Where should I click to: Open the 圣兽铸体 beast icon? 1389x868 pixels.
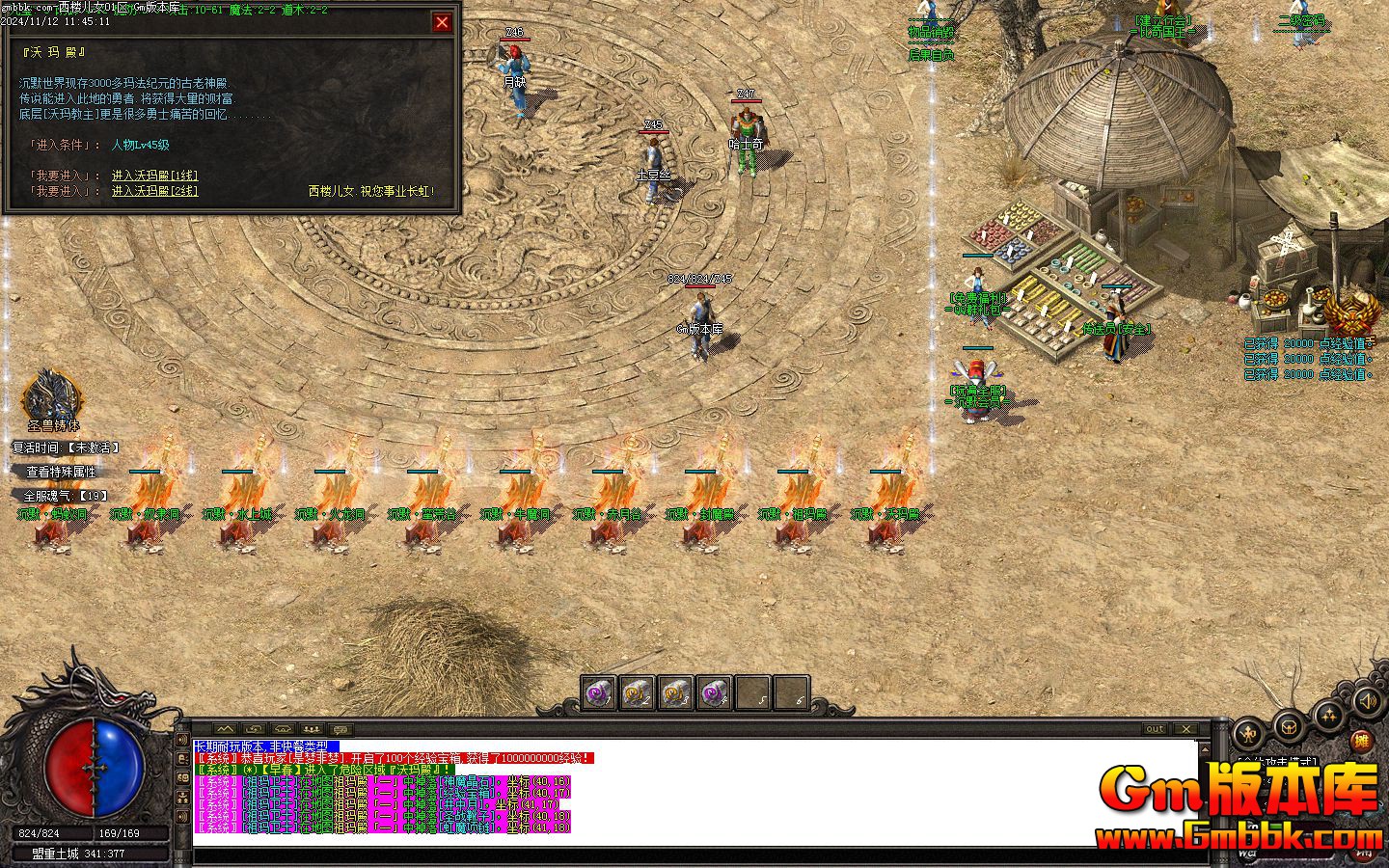pyautogui.click(x=52, y=397)
